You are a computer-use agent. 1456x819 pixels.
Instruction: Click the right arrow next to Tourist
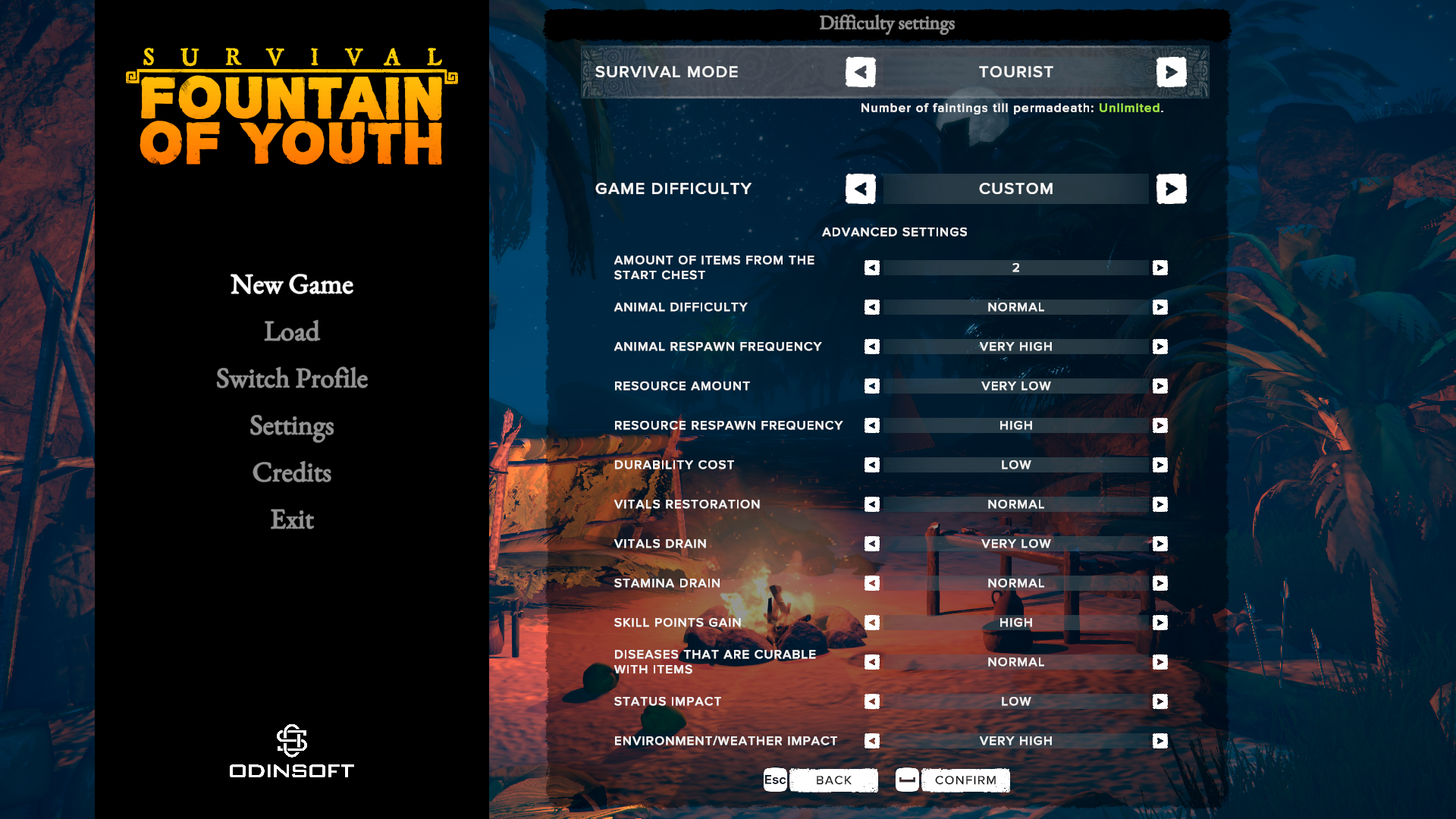1172,71
